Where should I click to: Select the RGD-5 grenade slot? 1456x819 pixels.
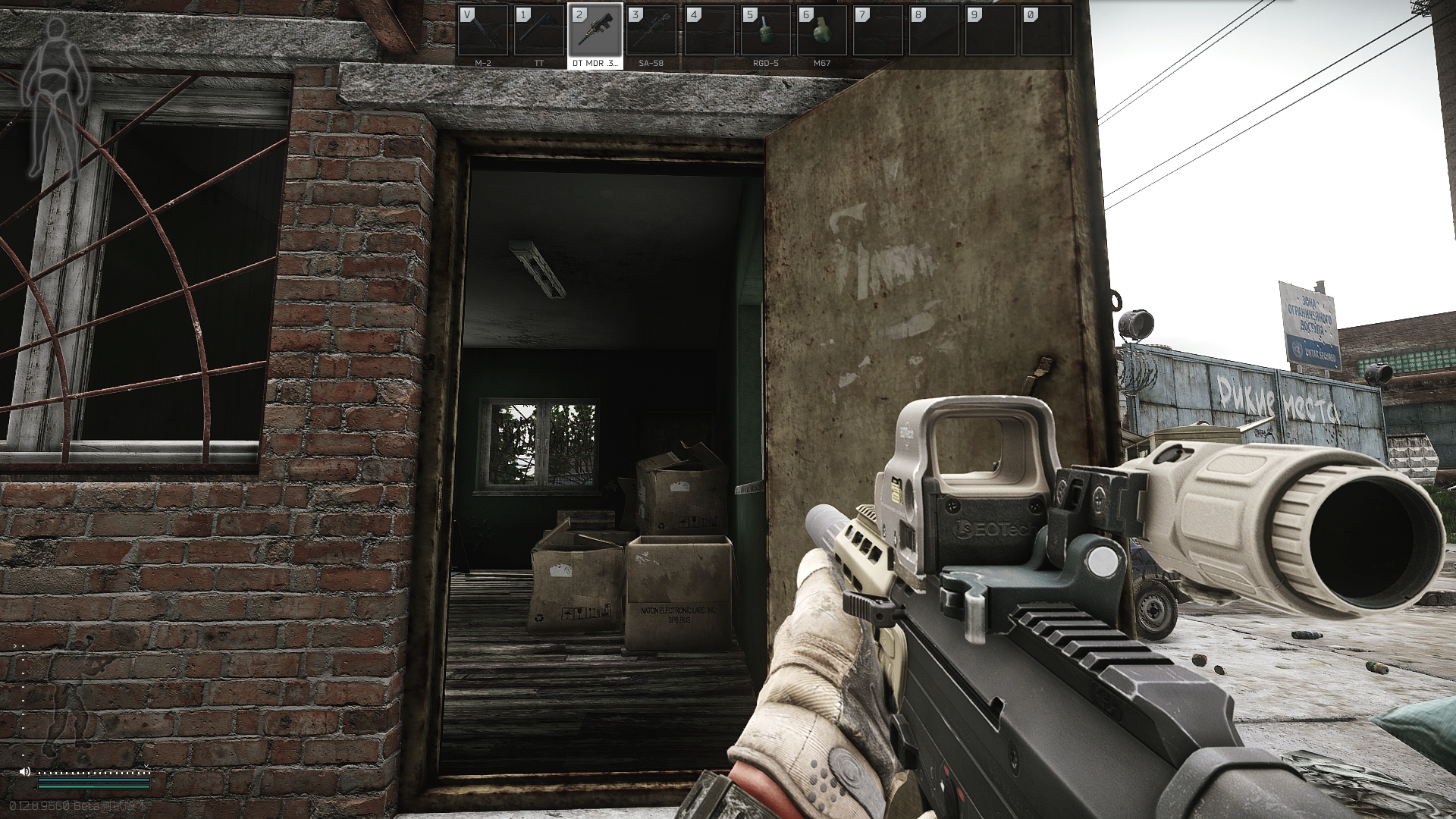point(766,32)
